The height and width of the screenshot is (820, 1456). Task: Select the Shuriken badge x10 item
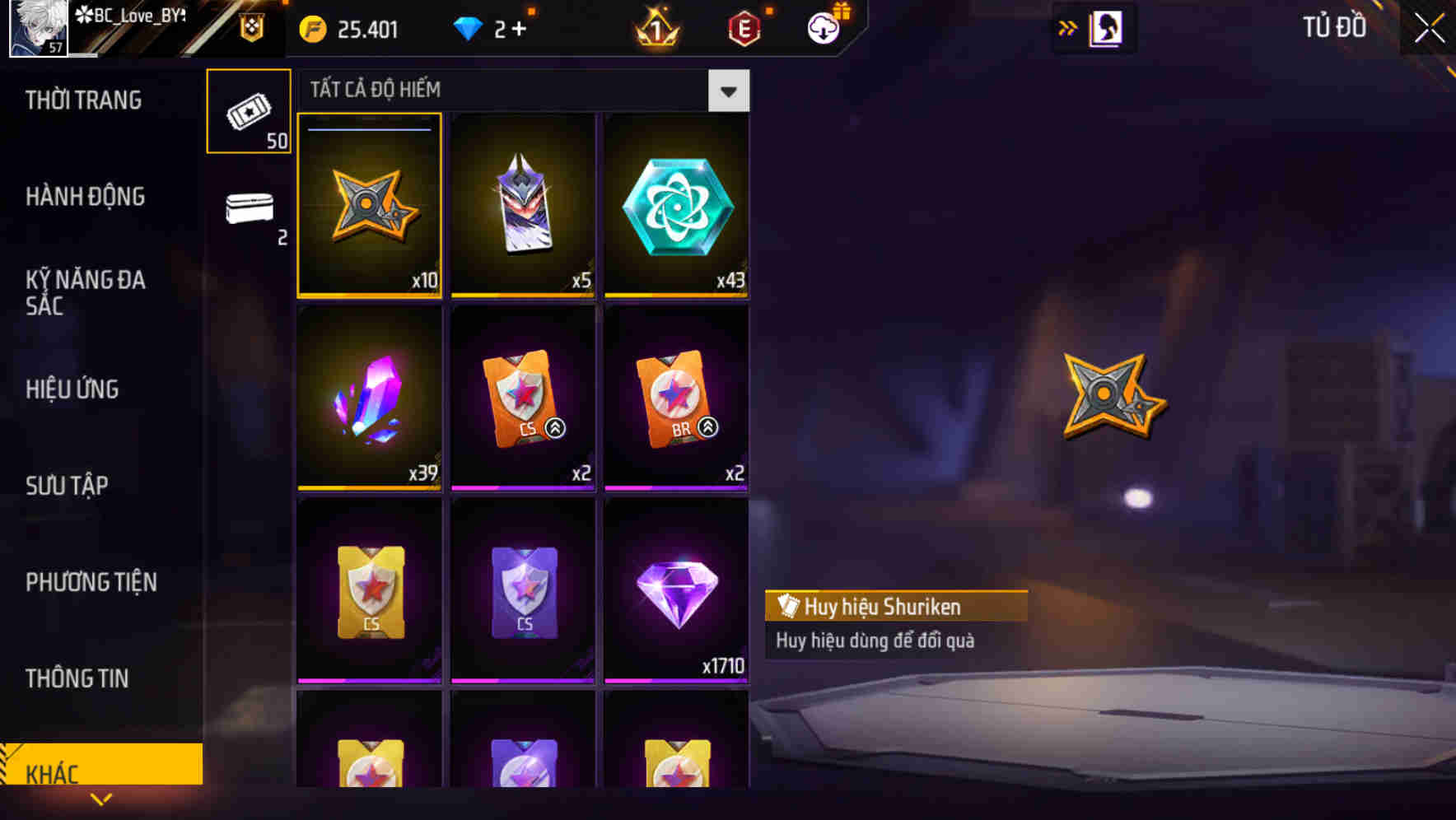pyautogui.click(x=369, y=206)
